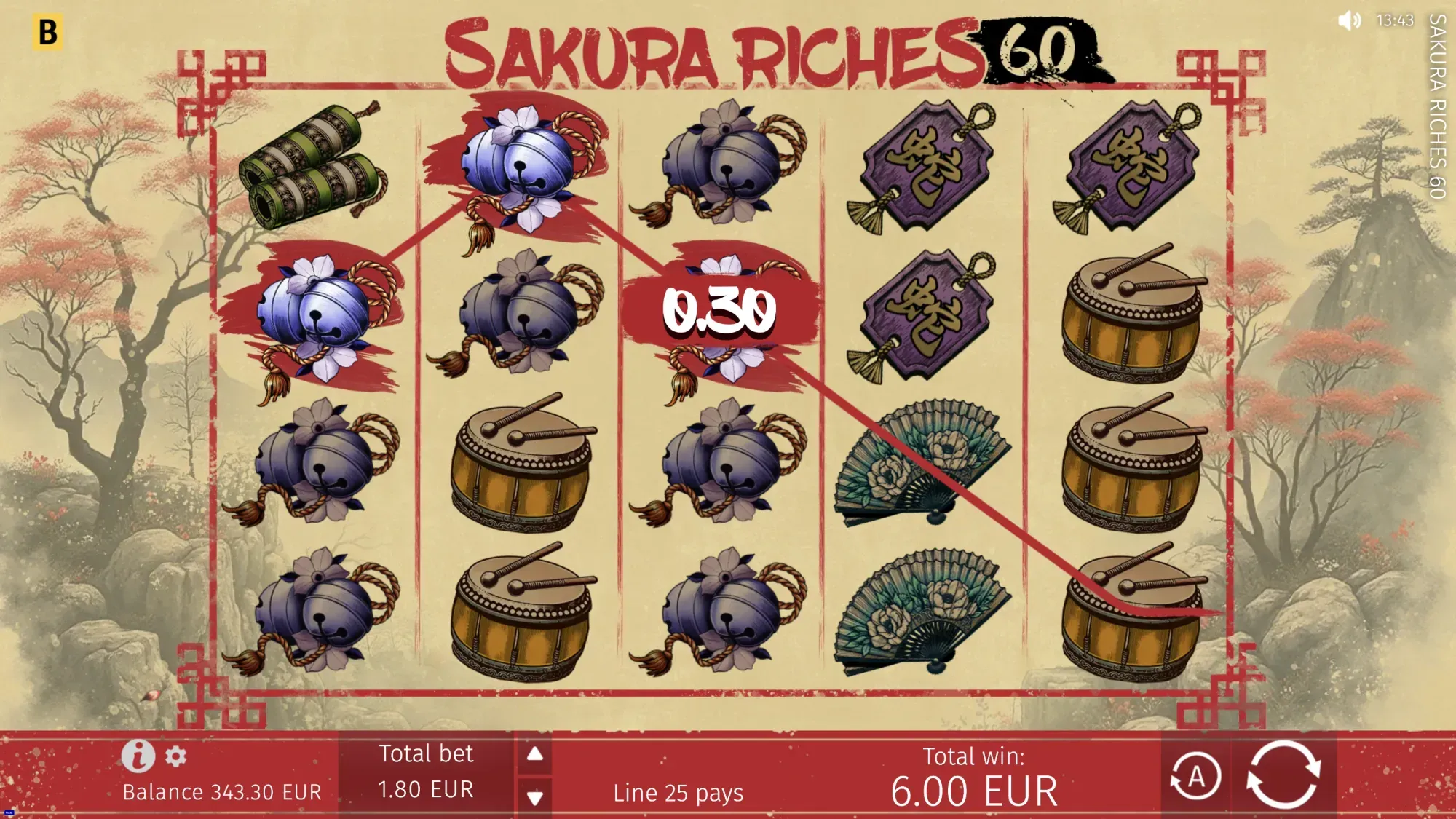Open the game information panel

[x=139, y=755]
